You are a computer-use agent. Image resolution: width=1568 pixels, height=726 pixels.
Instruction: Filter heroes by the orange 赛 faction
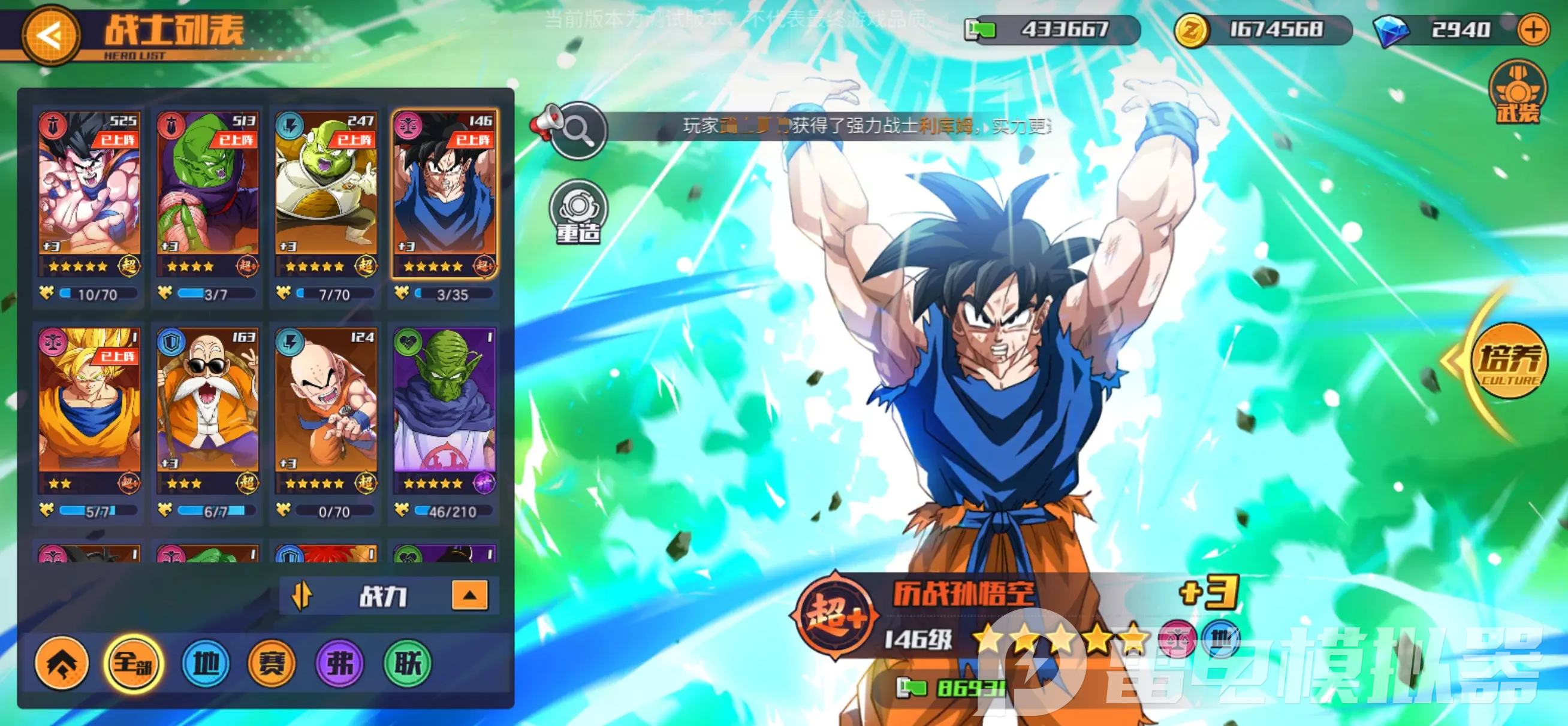click(x=272, y=663)
